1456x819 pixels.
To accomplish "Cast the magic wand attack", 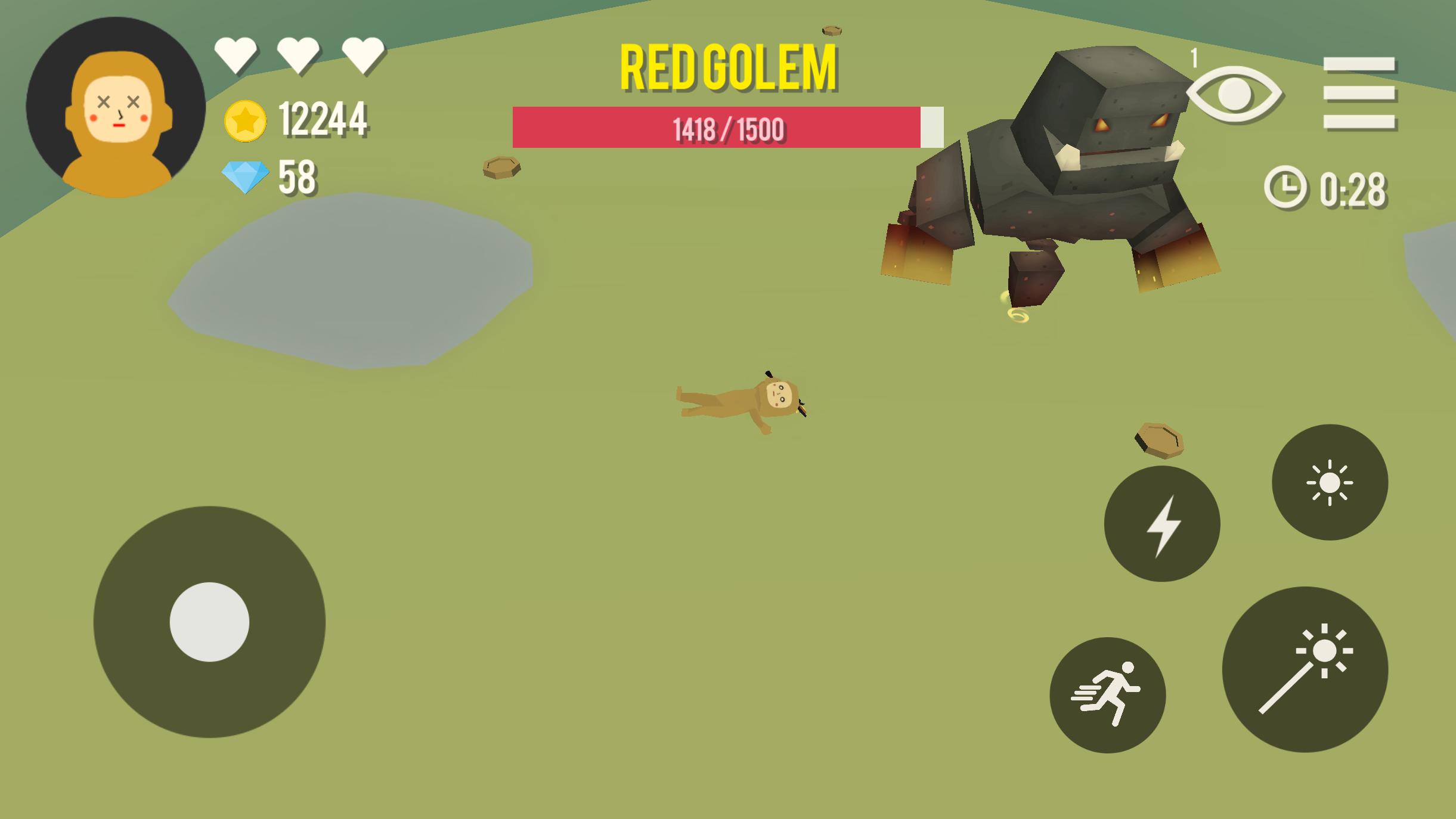I will tap(1305, 669).
